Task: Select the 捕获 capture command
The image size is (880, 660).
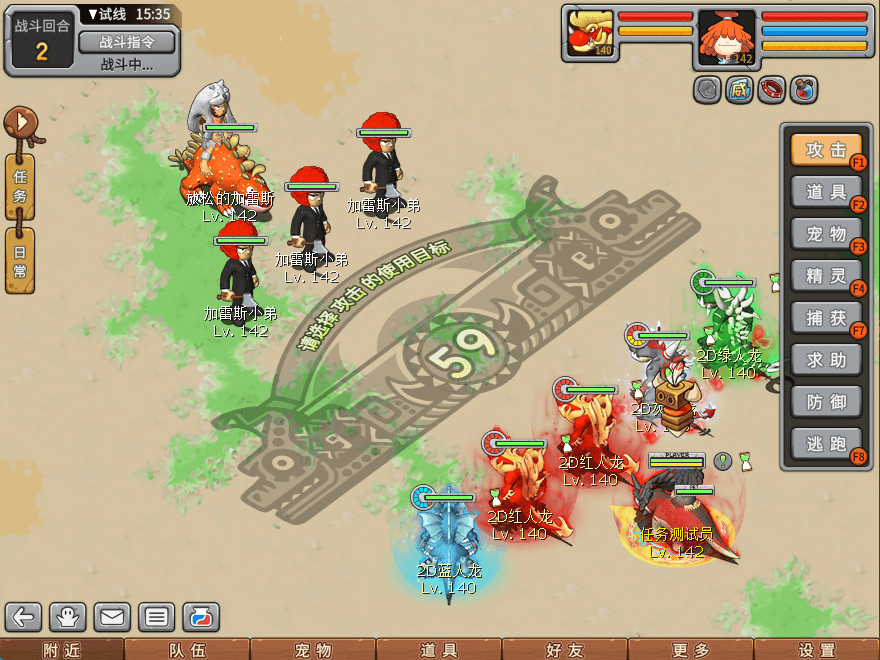Action: tap(826, 317)
